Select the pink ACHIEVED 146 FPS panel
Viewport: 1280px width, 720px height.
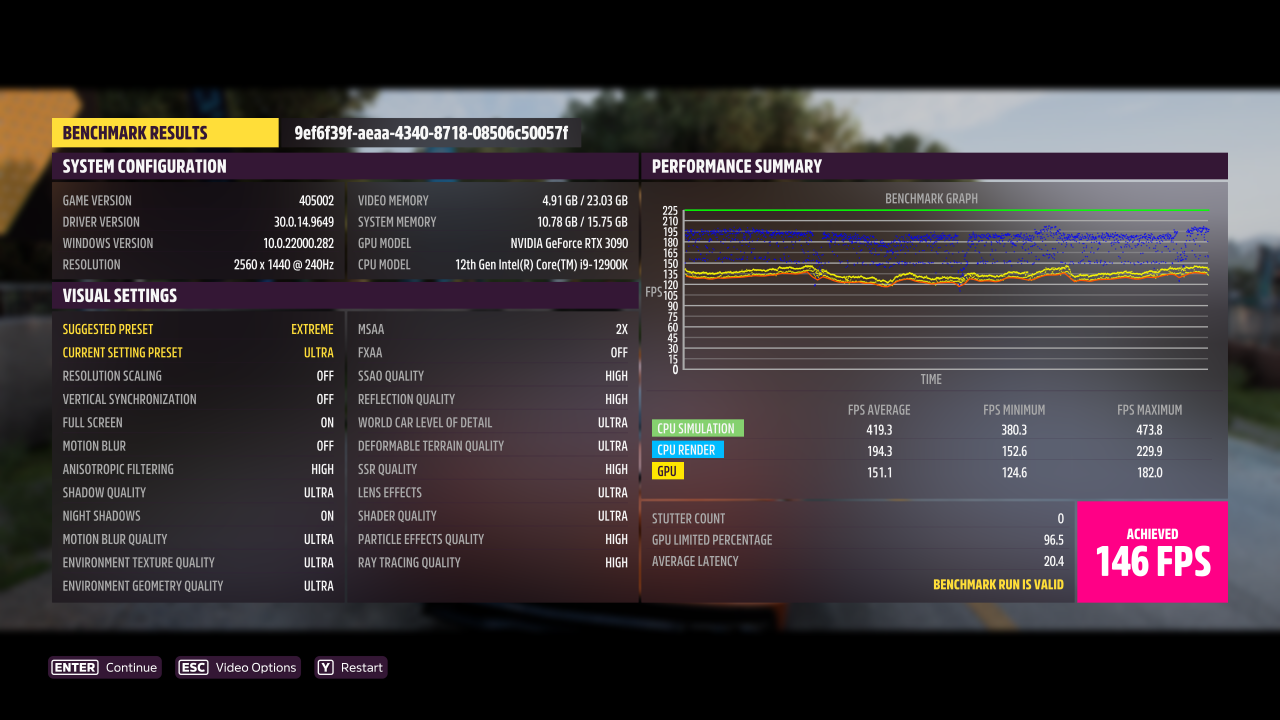click(x=1152, y=552)
